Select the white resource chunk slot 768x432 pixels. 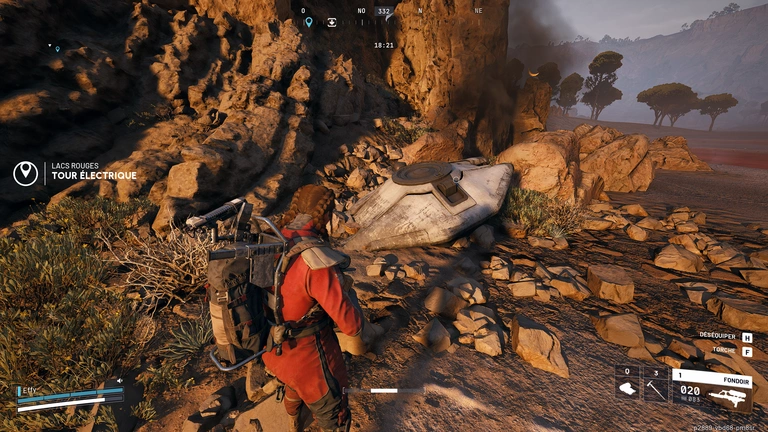(x=627, y=387)
